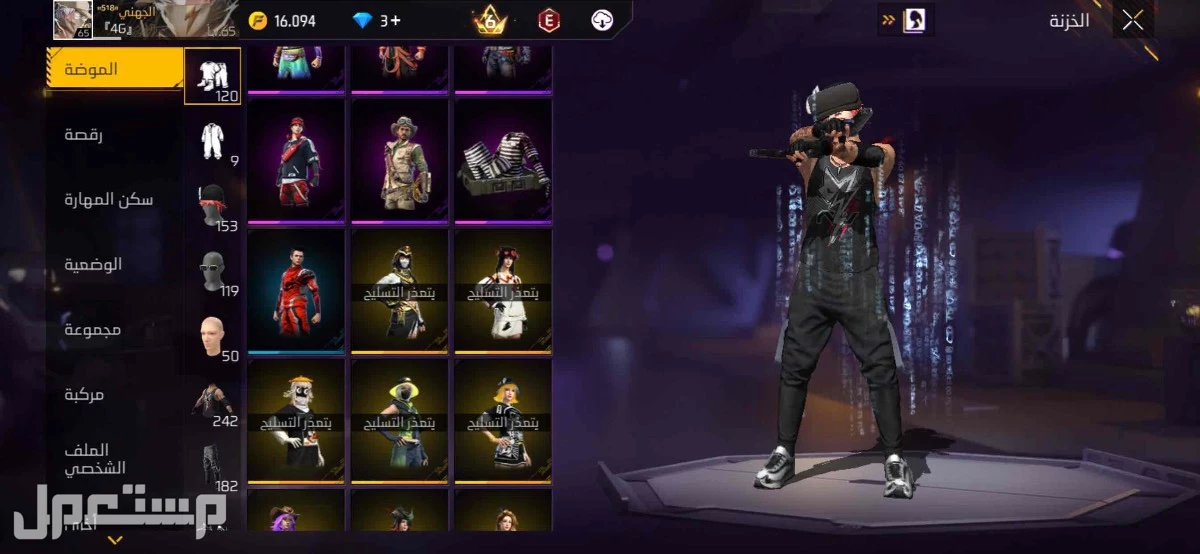Select the safari hat outfit tile
Viewport: 1200px width, 554px height.
(x=399, y=160)
